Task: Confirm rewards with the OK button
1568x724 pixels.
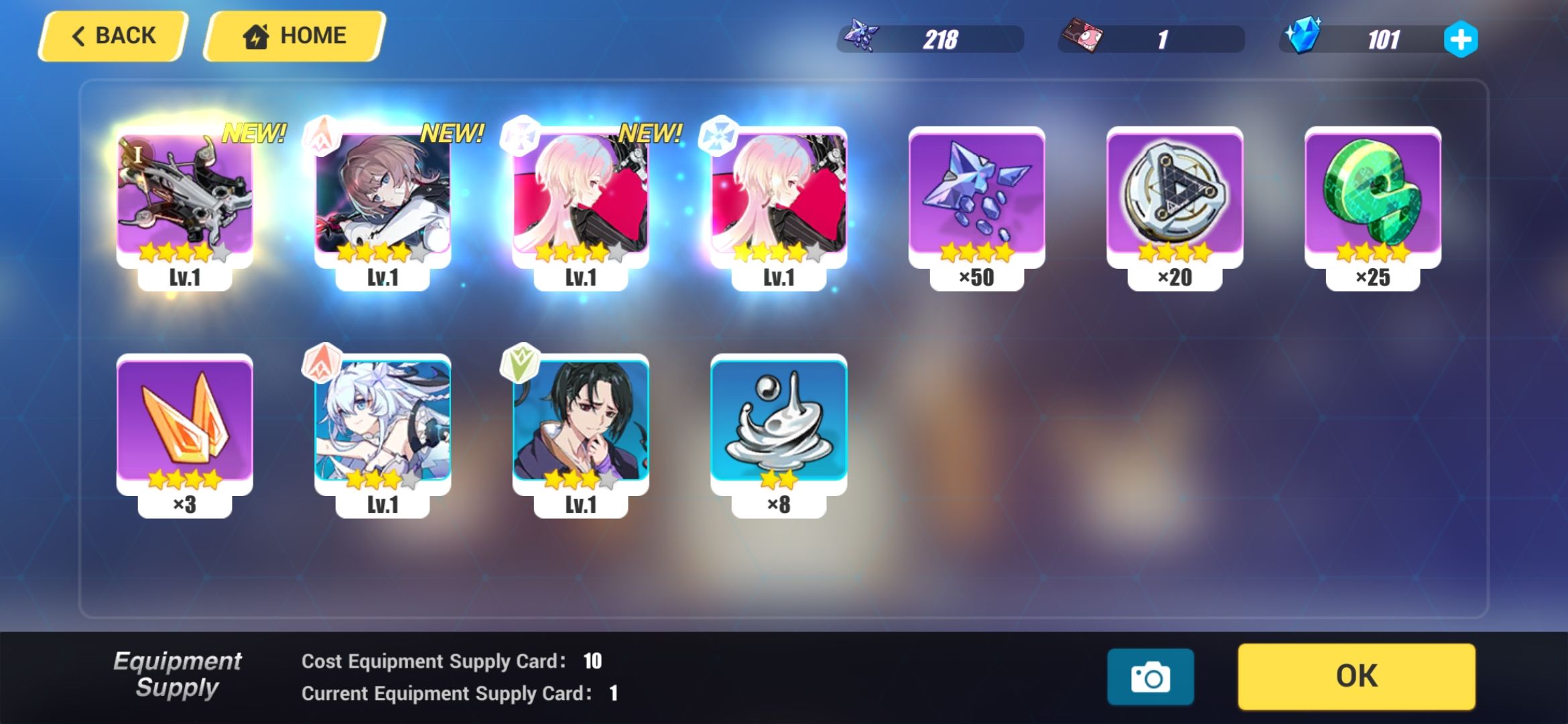Action: point(1358,676)
